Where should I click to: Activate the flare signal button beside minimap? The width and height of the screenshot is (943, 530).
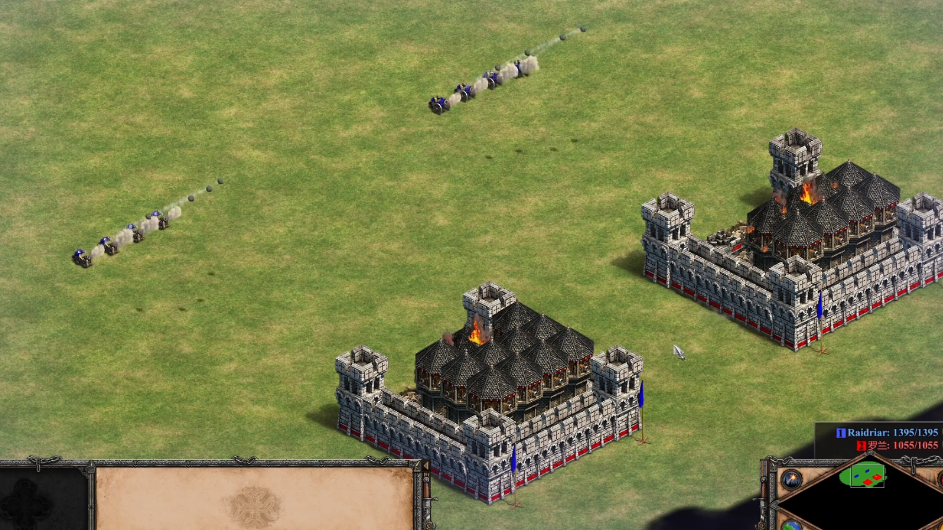[792, 478]
